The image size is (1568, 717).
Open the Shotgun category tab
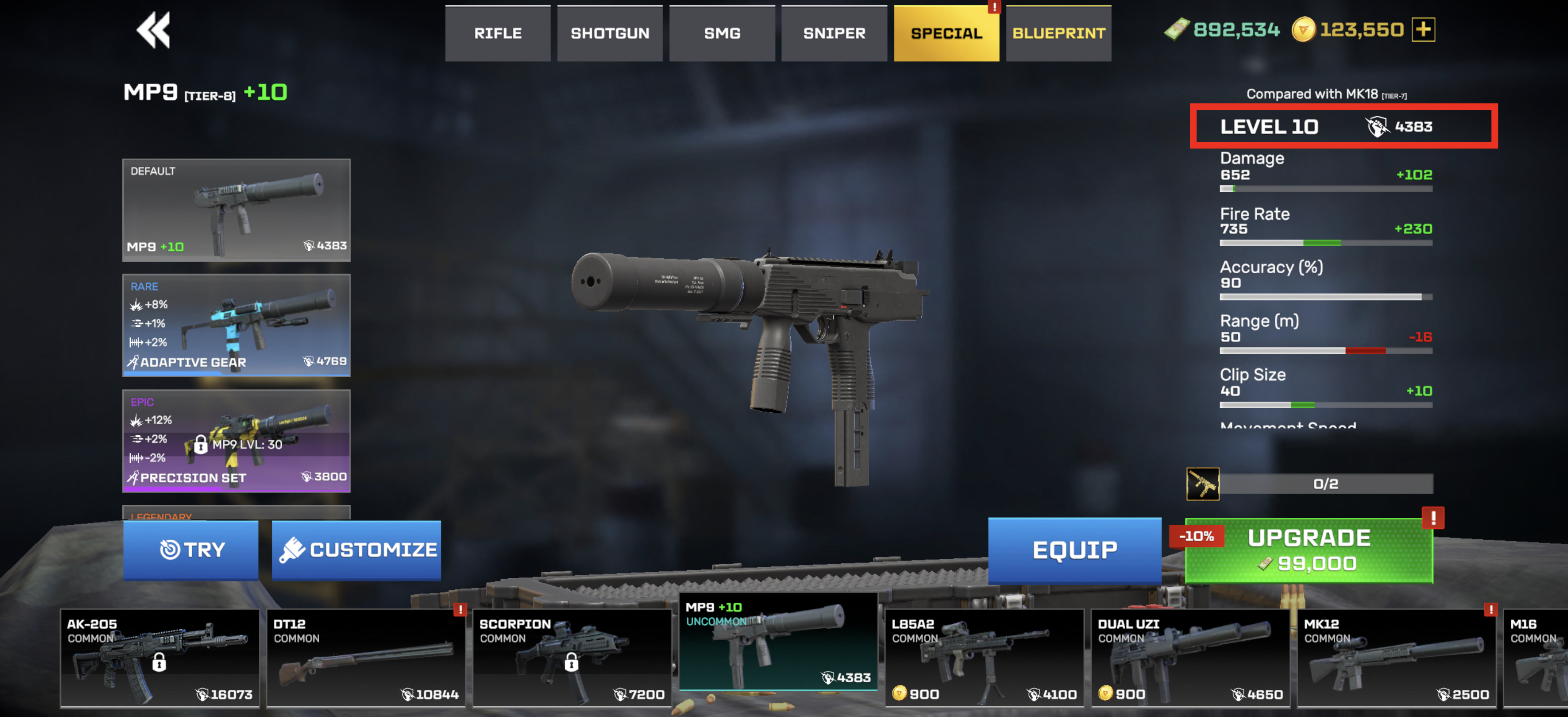tap(609, 34)
